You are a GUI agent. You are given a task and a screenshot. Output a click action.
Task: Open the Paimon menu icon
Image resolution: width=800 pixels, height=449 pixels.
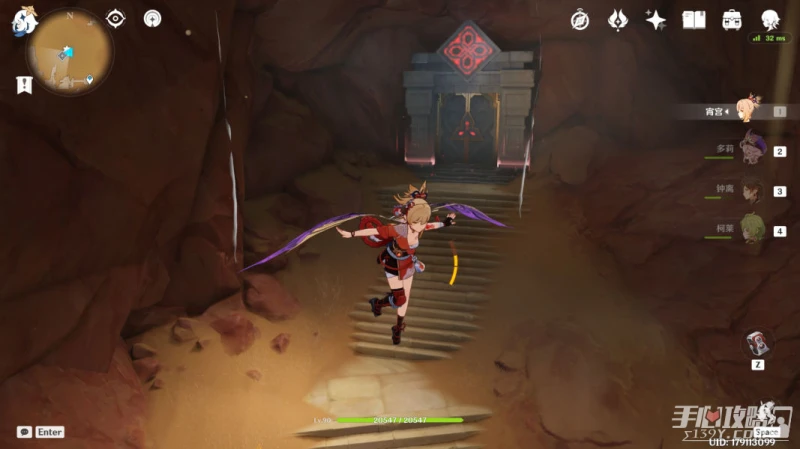(x=22, y=21)
